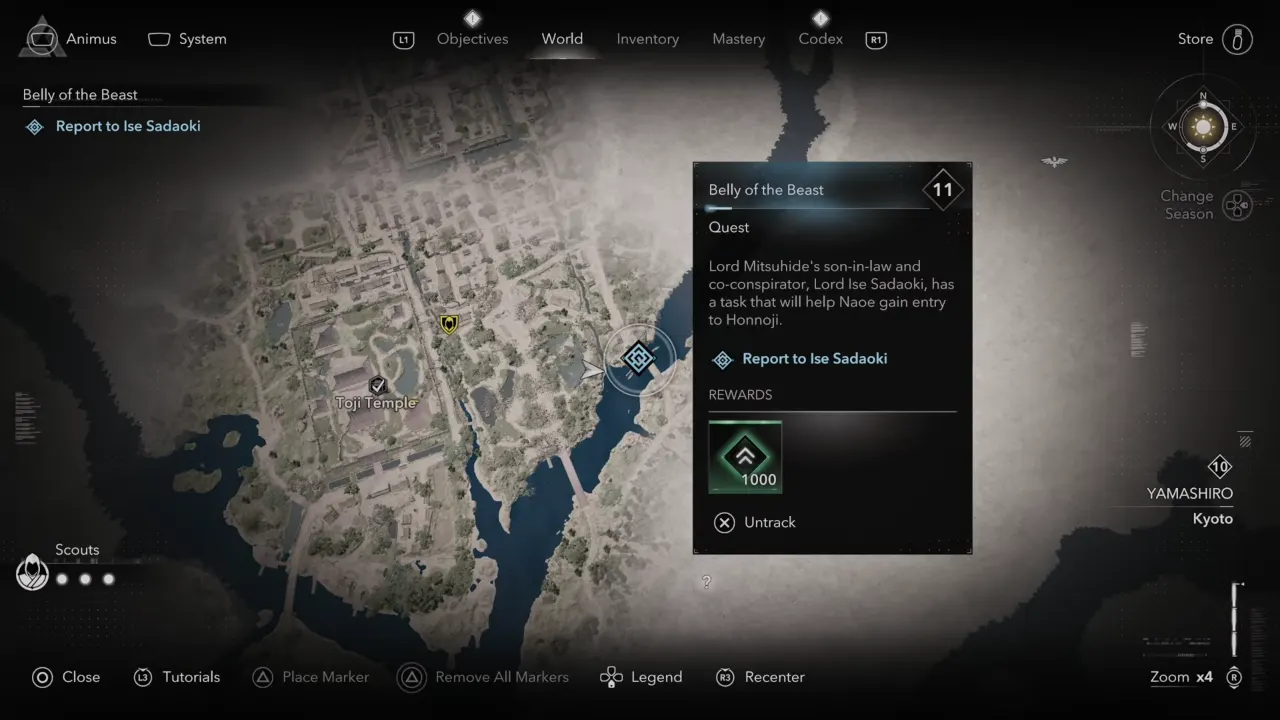Screen dimensions: 1280x720
Task: Open the Codex tab
Action: (819, 39)
